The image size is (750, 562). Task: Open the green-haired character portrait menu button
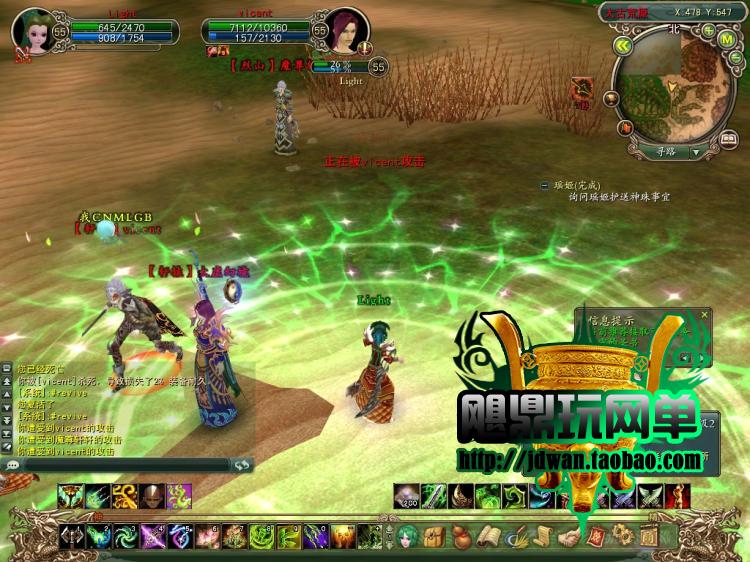tap(409, 536)
